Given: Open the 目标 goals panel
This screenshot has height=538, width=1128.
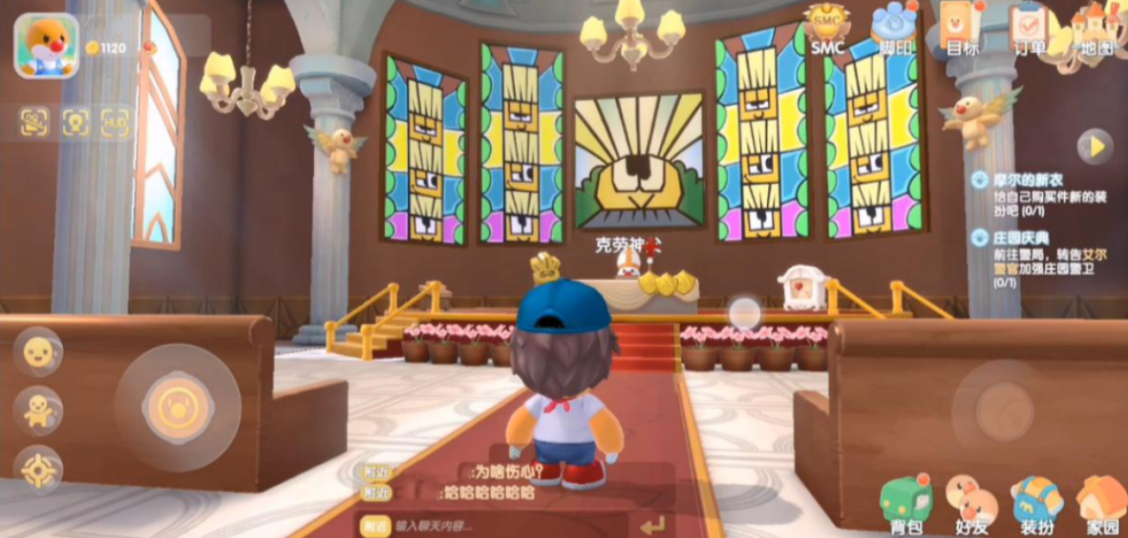Looking at the screenshot, I should point(962,28).
